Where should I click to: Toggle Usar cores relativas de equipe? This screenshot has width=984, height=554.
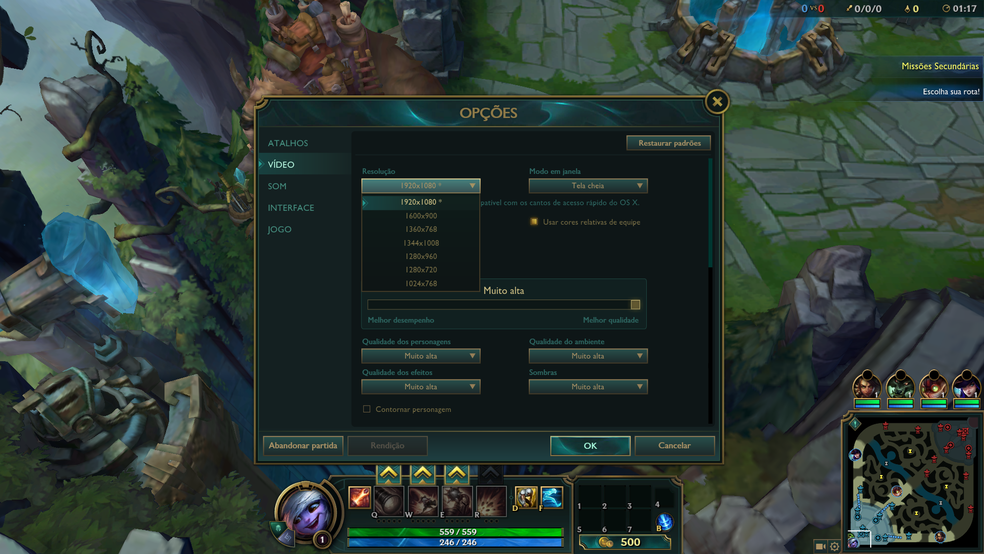[x=534, y=222]
